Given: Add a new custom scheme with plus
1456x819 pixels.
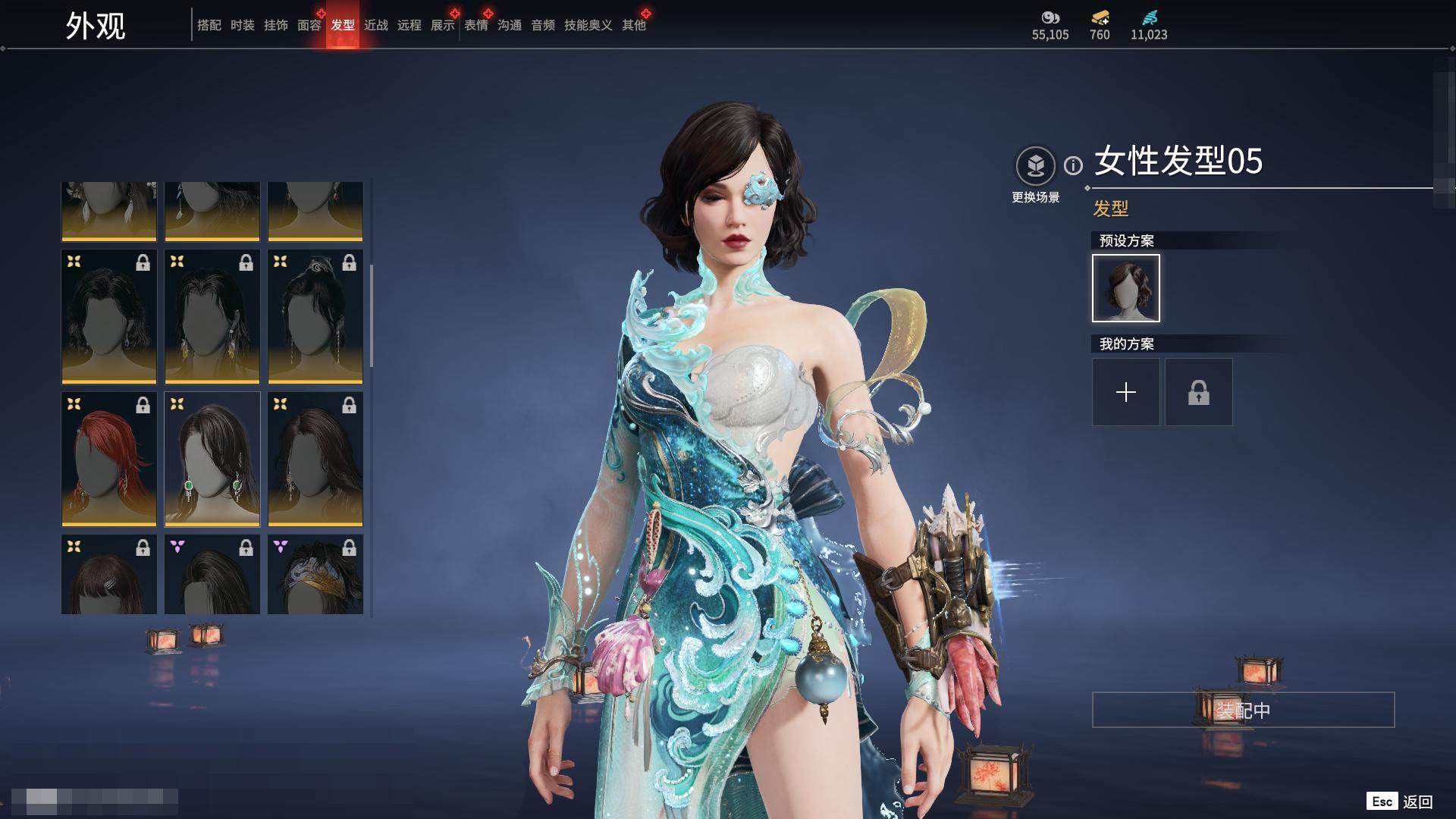Looking at the screenshot, I should [1125, 392].
